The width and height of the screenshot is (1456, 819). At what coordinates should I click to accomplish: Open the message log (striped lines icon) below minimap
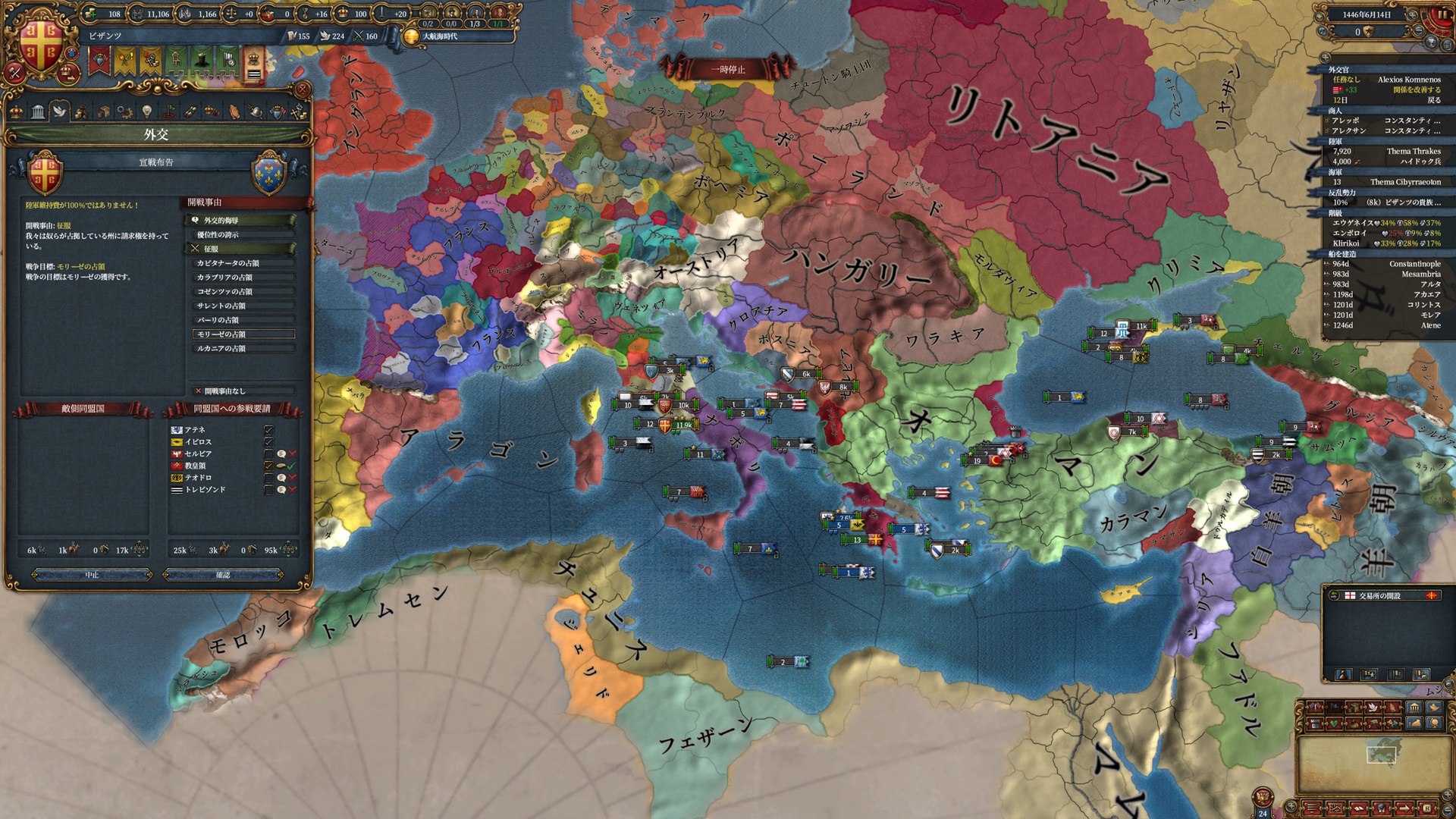[x=1312, y=808]
